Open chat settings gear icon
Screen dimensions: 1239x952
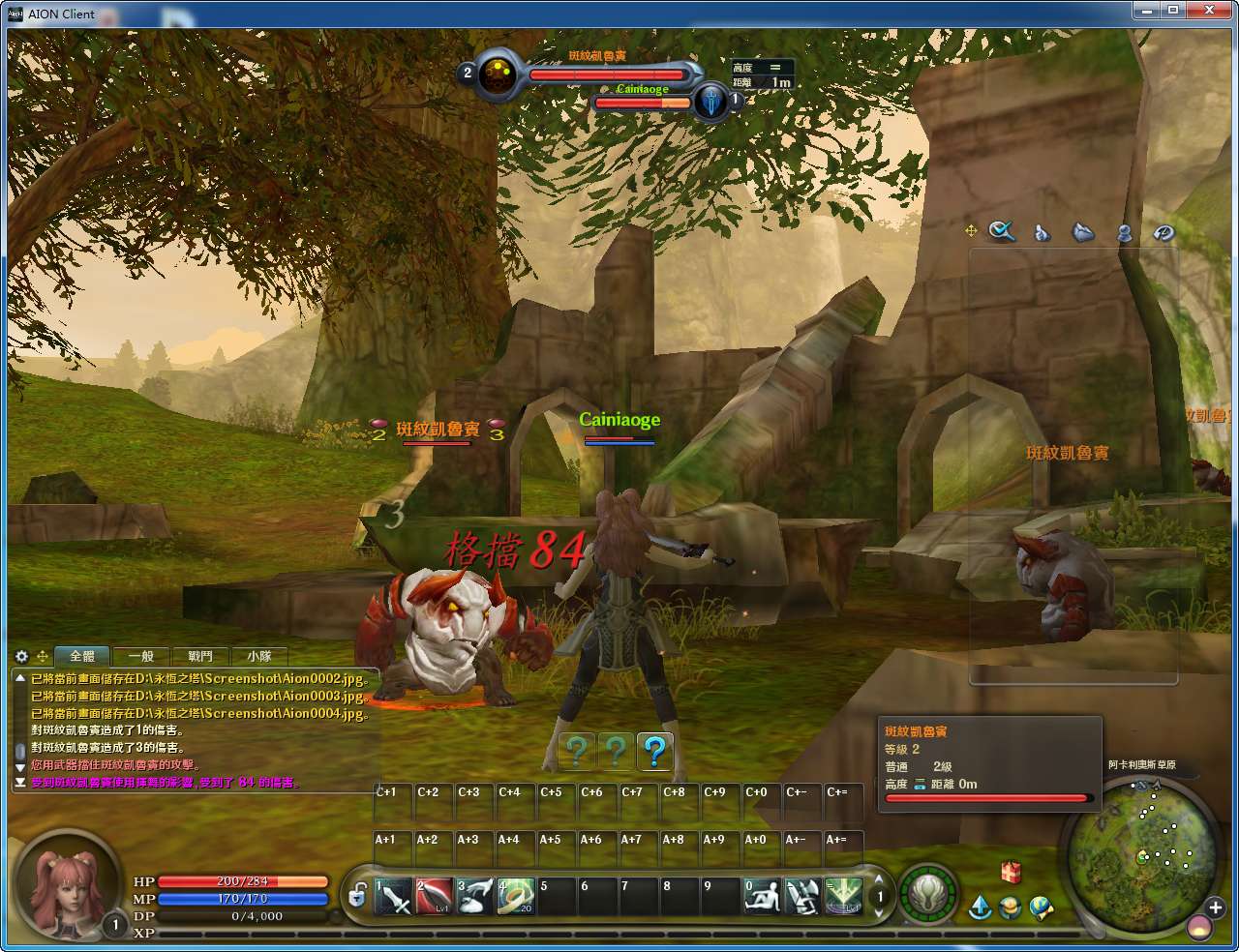click(x=22, y=656)
